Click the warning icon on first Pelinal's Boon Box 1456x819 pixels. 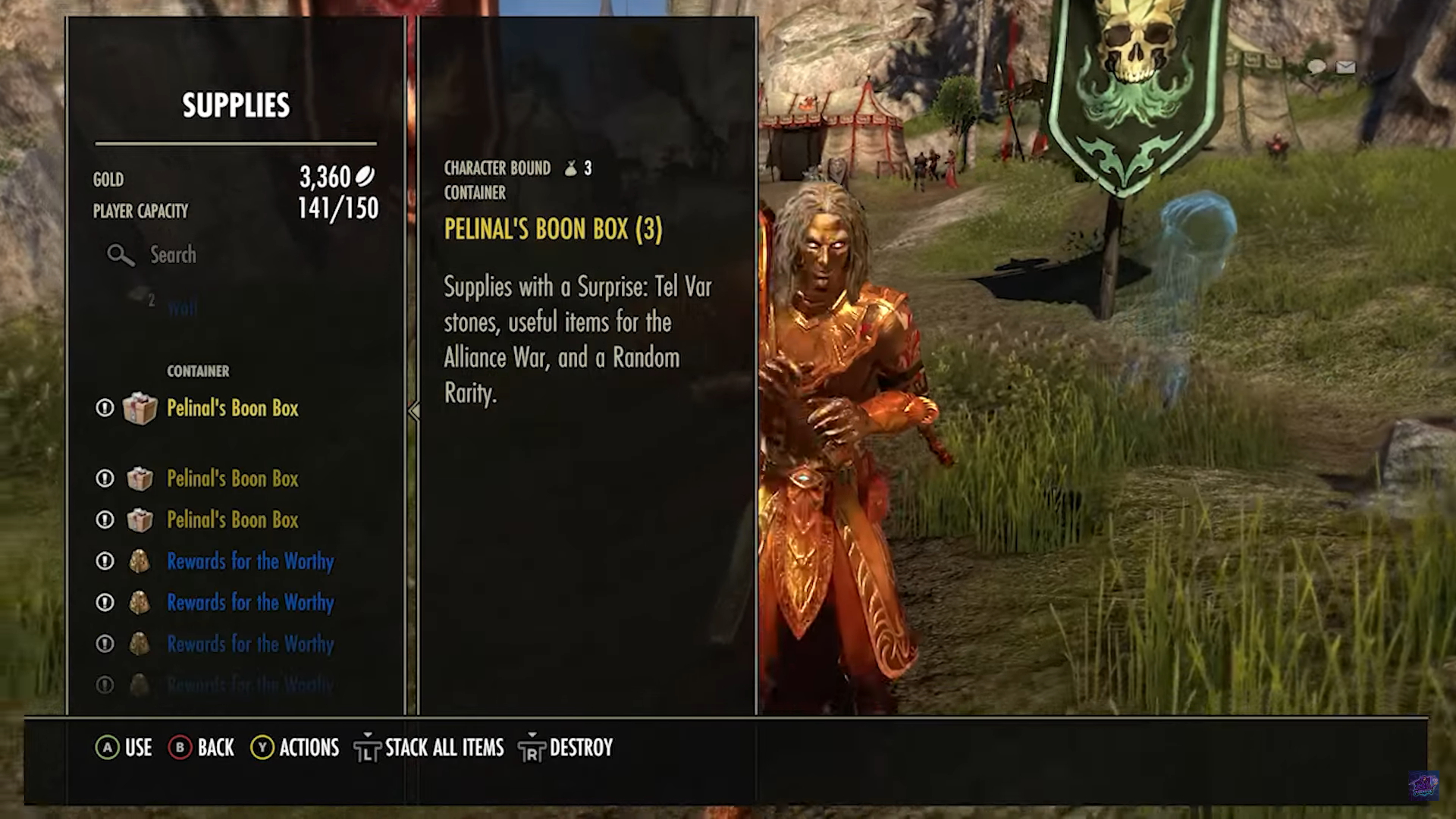(x=104, y=408)
